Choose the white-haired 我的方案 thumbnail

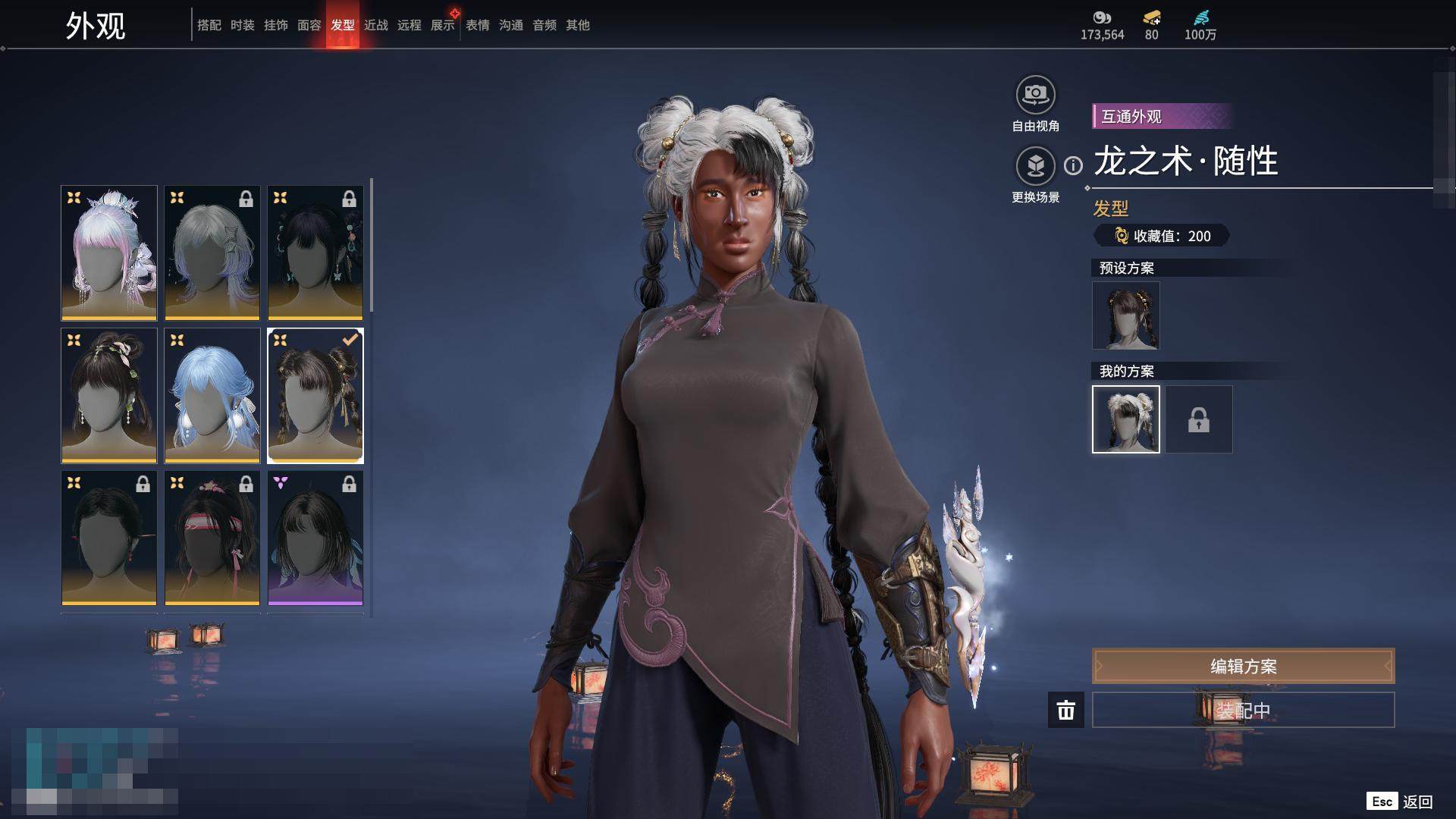tap(1125, 419)
